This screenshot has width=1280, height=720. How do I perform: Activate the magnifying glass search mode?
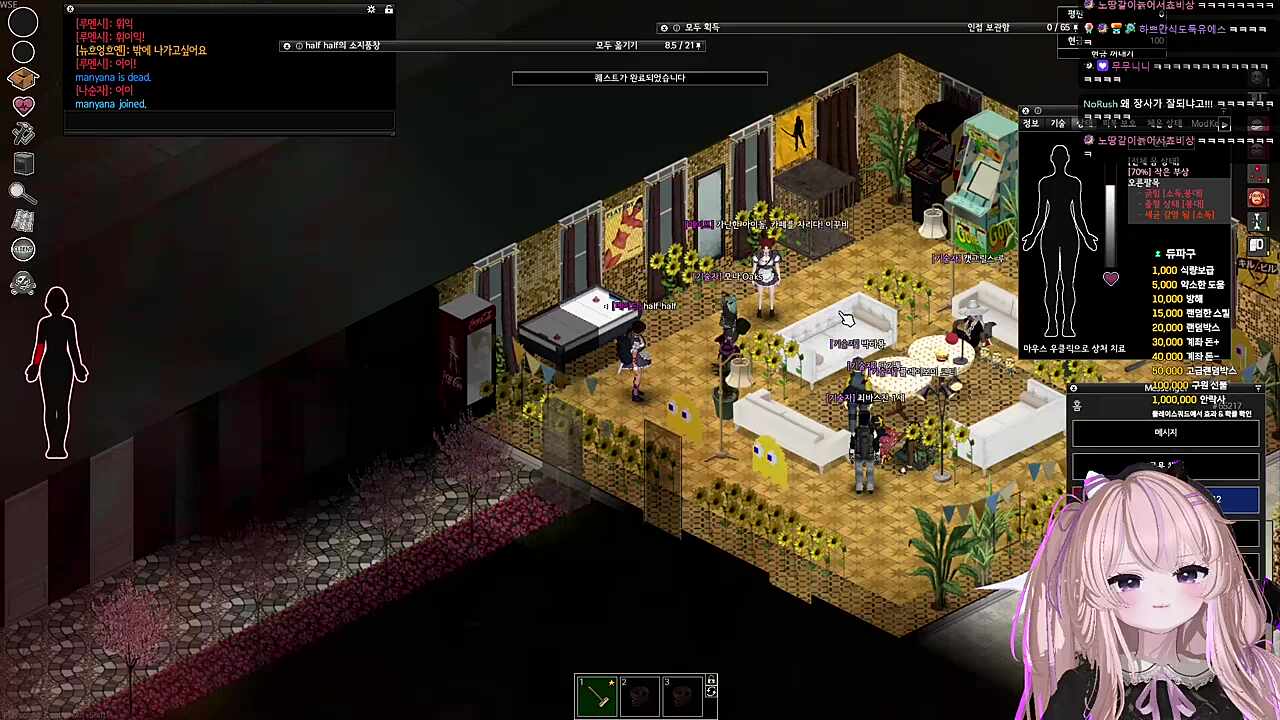pos(23,193)
